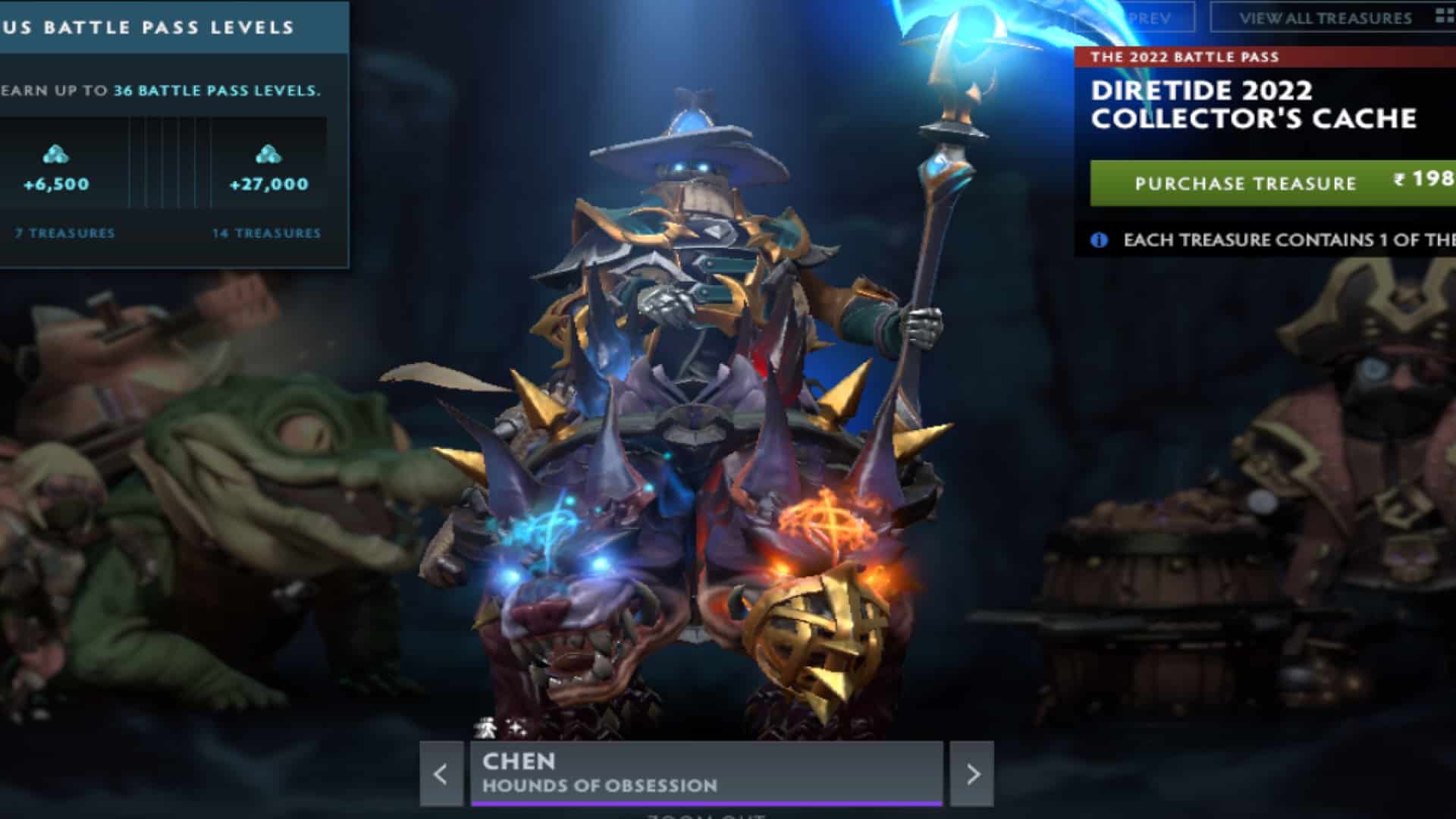Click the blue info icon about treasure contents
This screenshot has width=1456, height=819.
[x=1099, y=239]
